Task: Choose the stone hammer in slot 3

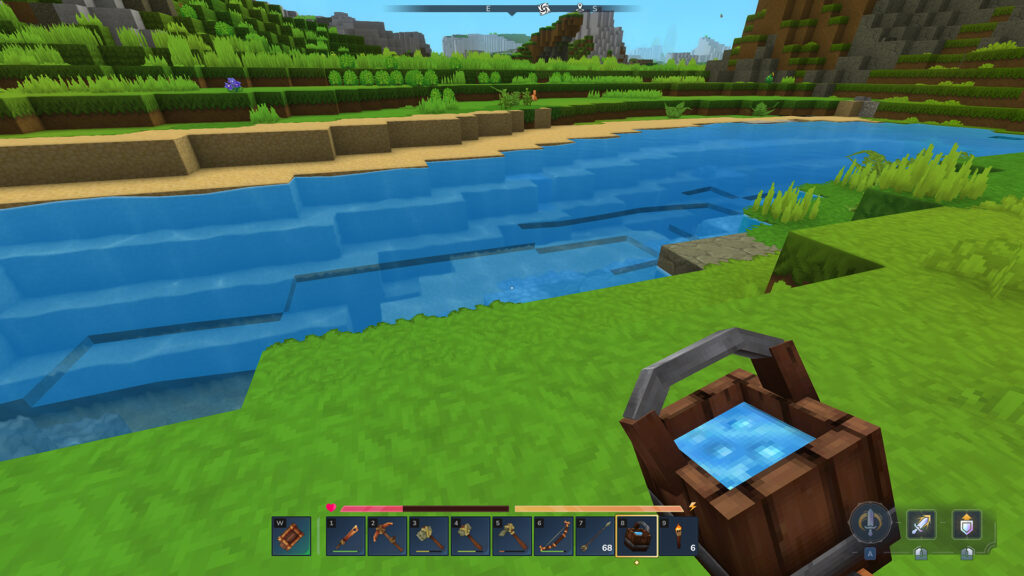Action: pos(428,536)
